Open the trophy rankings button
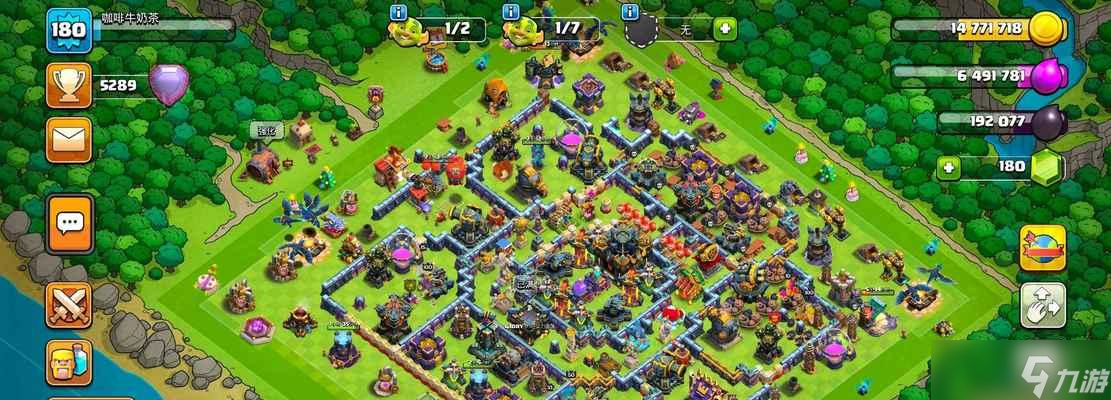Image resolution: width=1111 pixels, height=400 pixels. pos(68,85)
